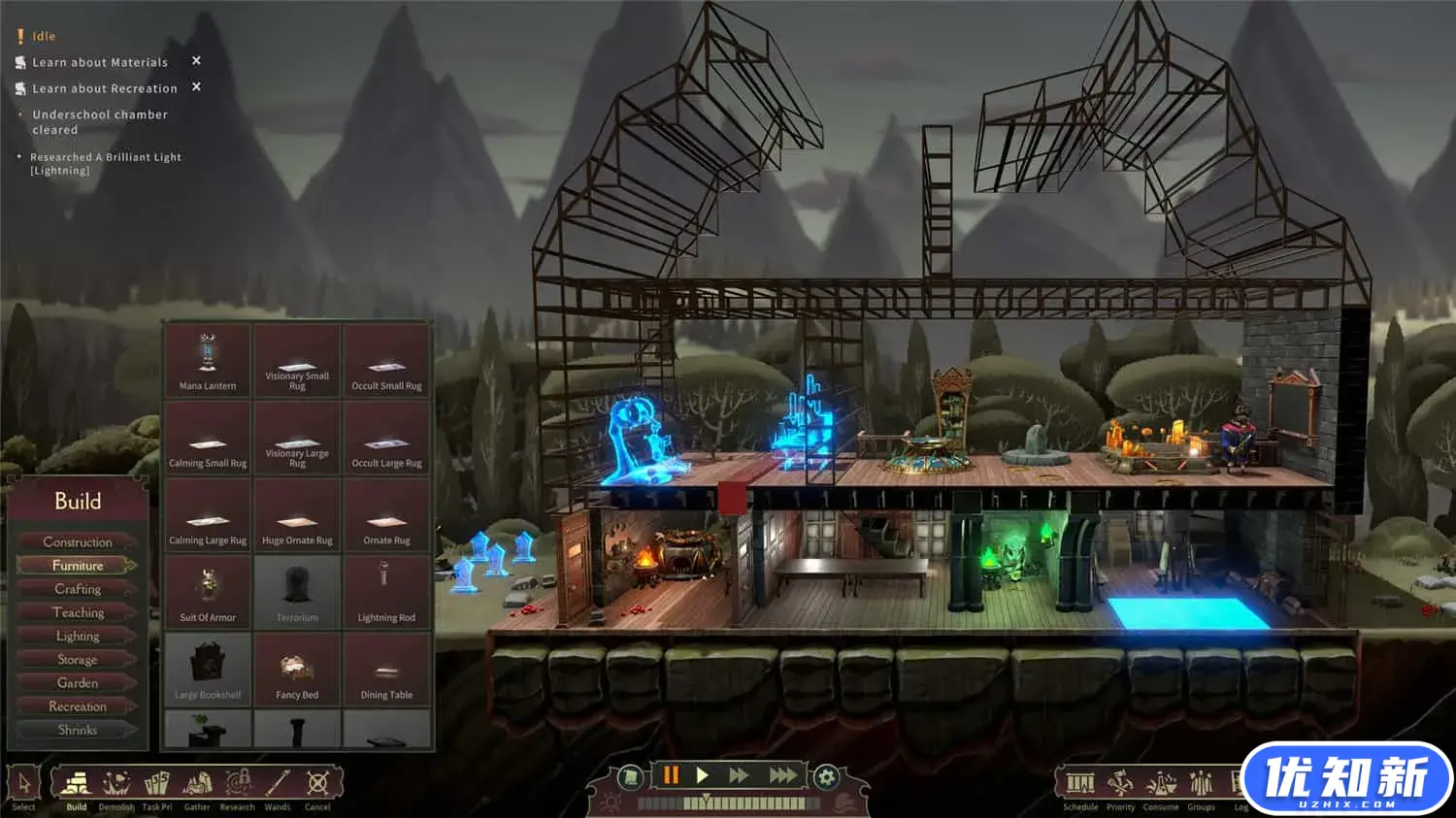Set game speed to fastest triple arrows
1456x818 pixels.
[x=782, y=775]
